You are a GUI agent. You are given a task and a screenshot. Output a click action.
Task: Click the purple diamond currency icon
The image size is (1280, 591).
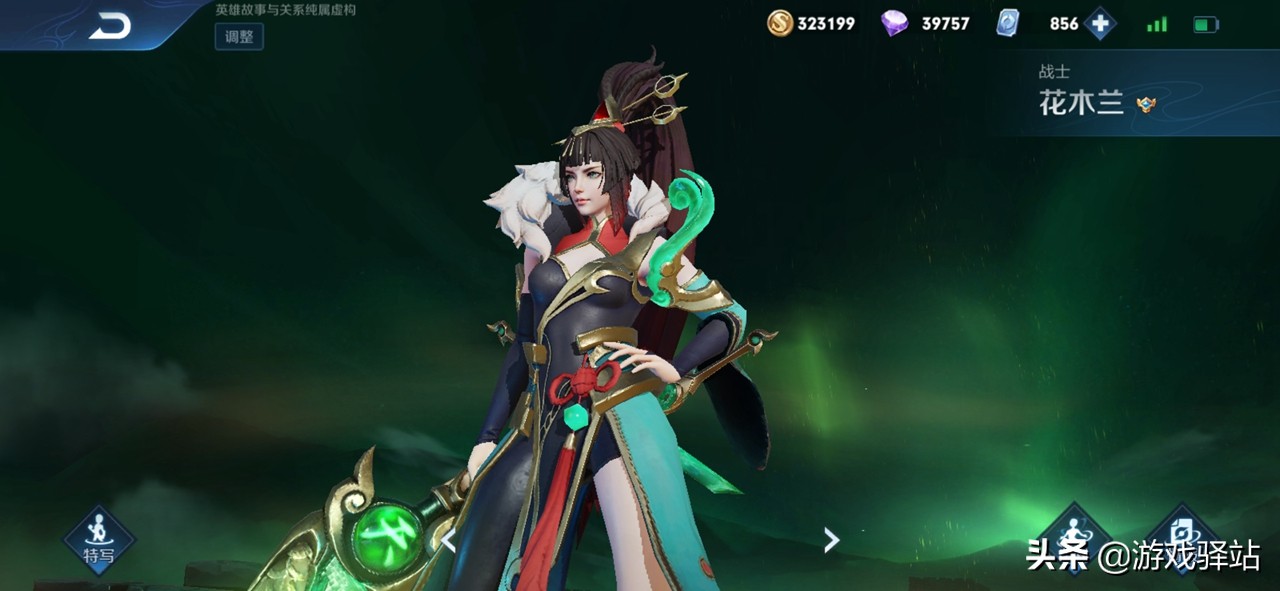(x=895, y=23)
